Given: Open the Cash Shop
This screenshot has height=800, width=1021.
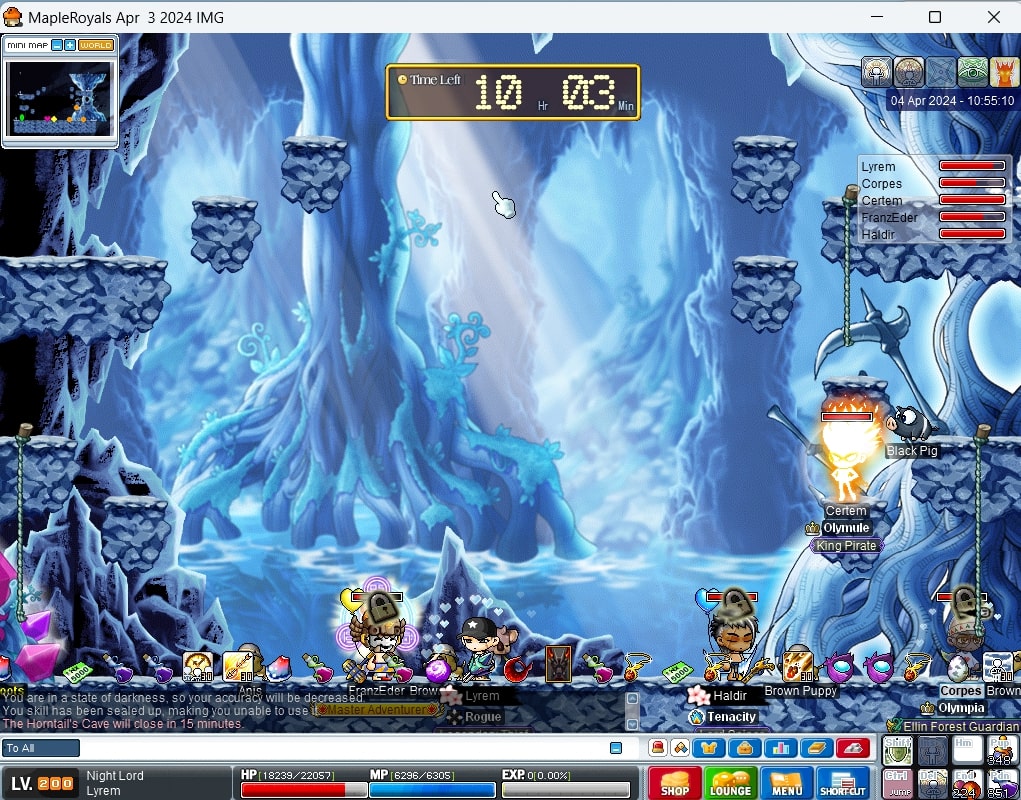Looking at the screenshot, I should coord(674,782).
